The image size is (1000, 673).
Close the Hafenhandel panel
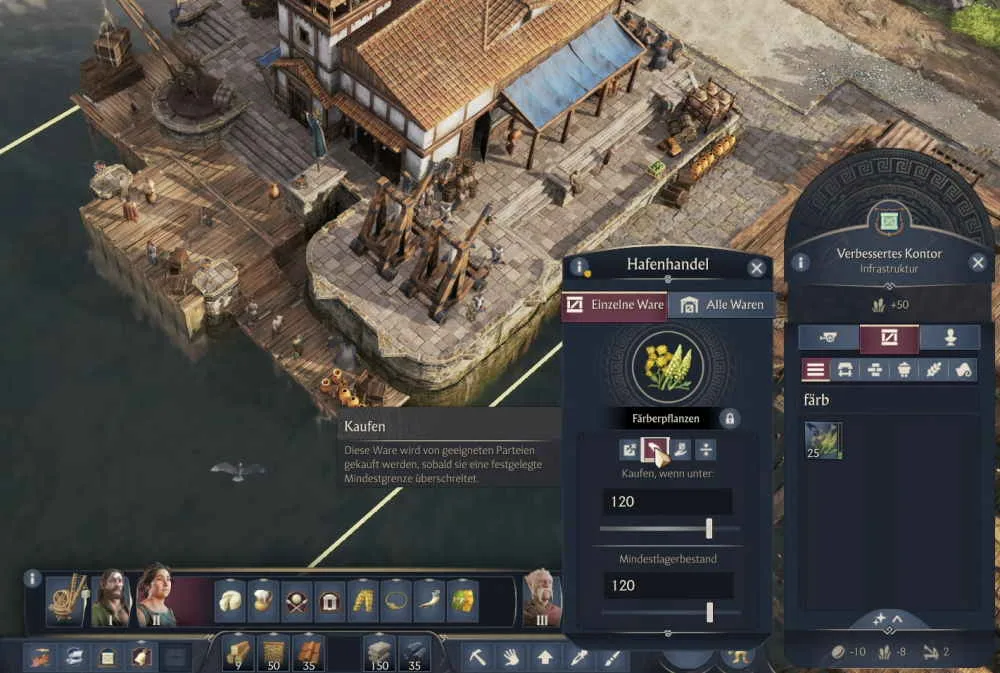pyautogui.click(x=757, y=267)
